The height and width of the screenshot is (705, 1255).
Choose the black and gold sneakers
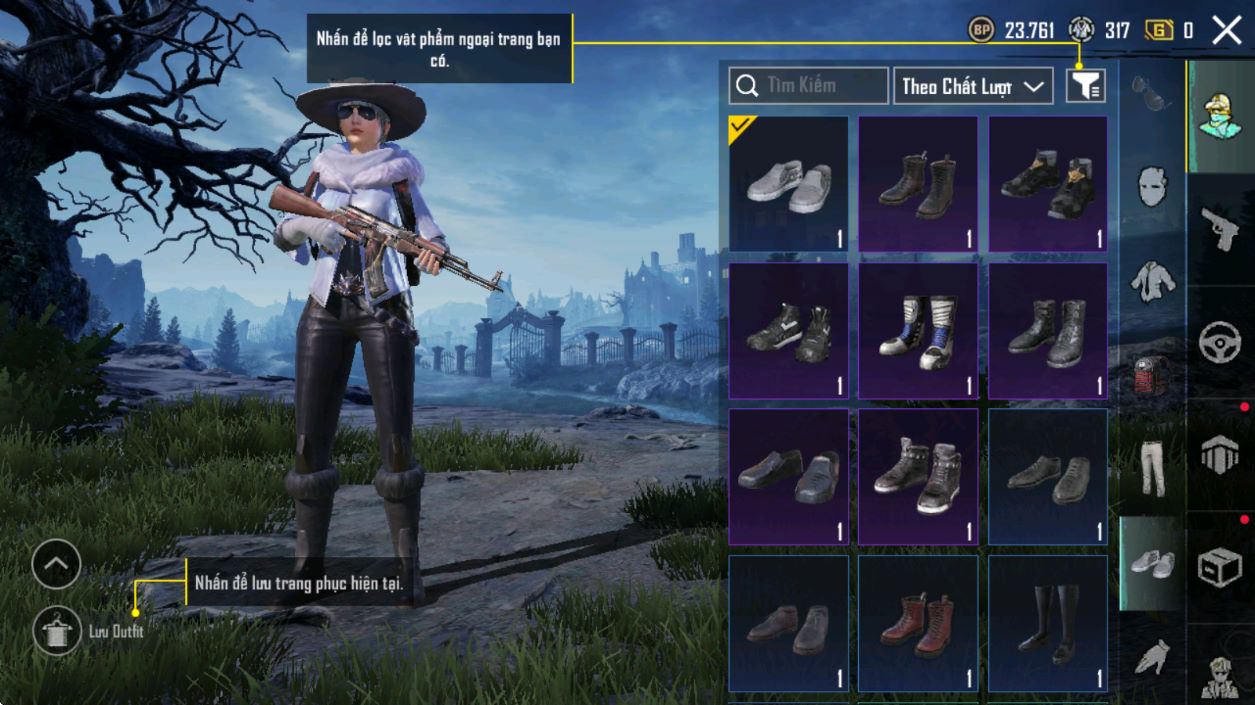click(x=1047, y=184)
